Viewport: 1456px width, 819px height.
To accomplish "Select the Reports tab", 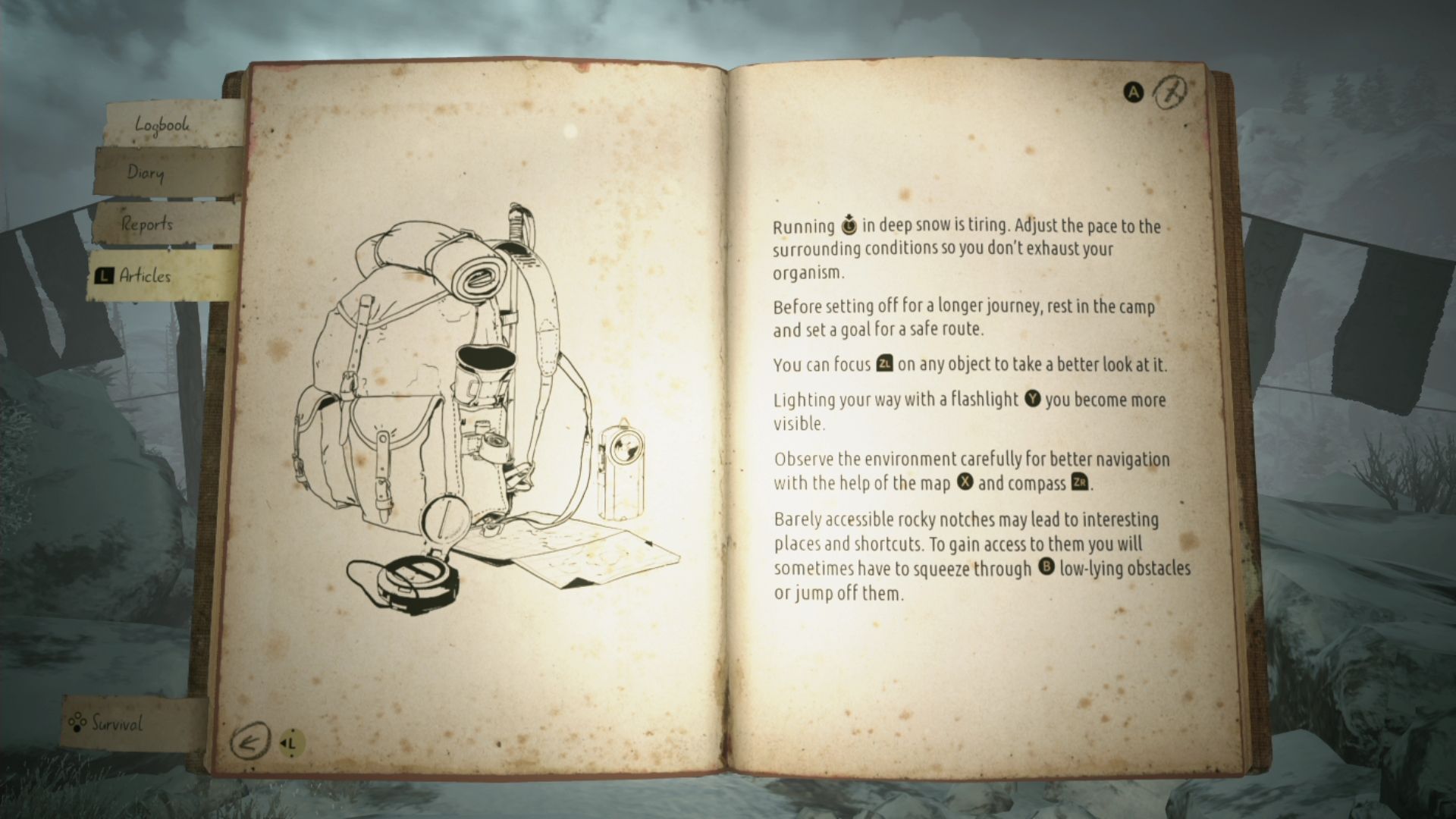I will click(147, 224).
